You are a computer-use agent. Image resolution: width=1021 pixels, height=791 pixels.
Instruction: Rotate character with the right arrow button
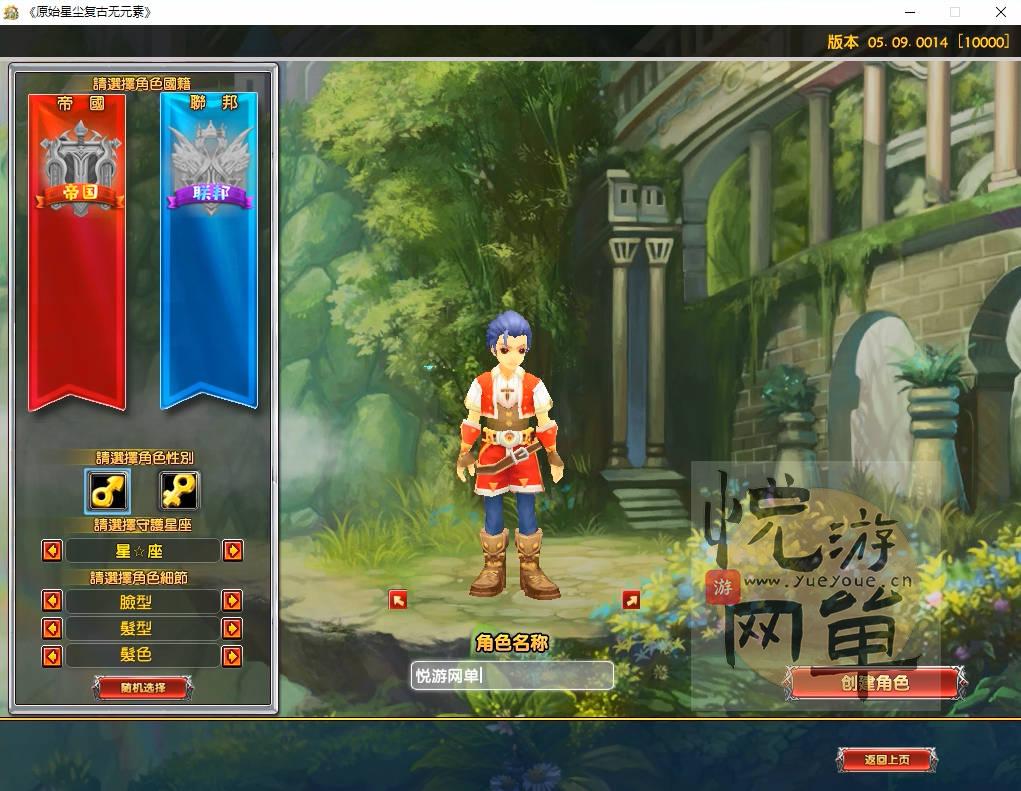631,600
